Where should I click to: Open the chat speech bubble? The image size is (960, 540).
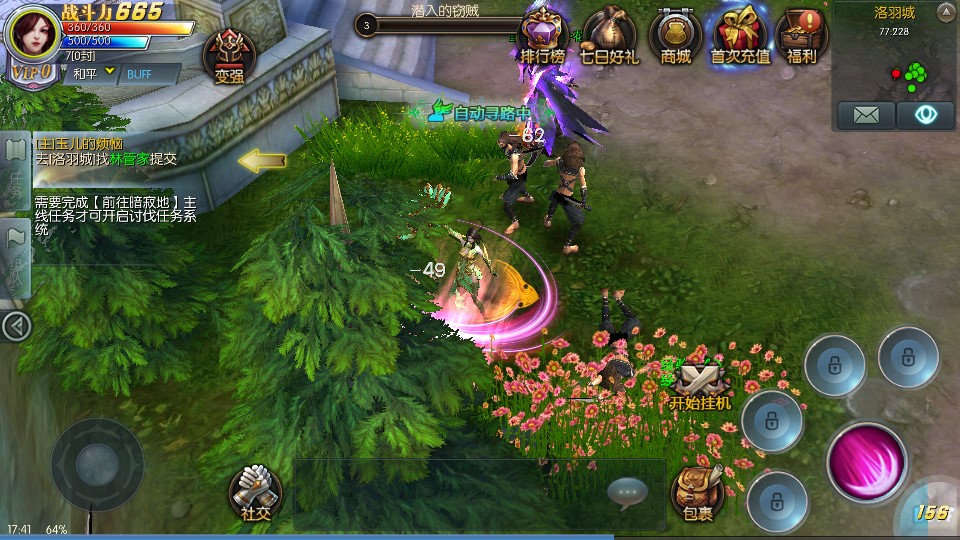point(628,491)
